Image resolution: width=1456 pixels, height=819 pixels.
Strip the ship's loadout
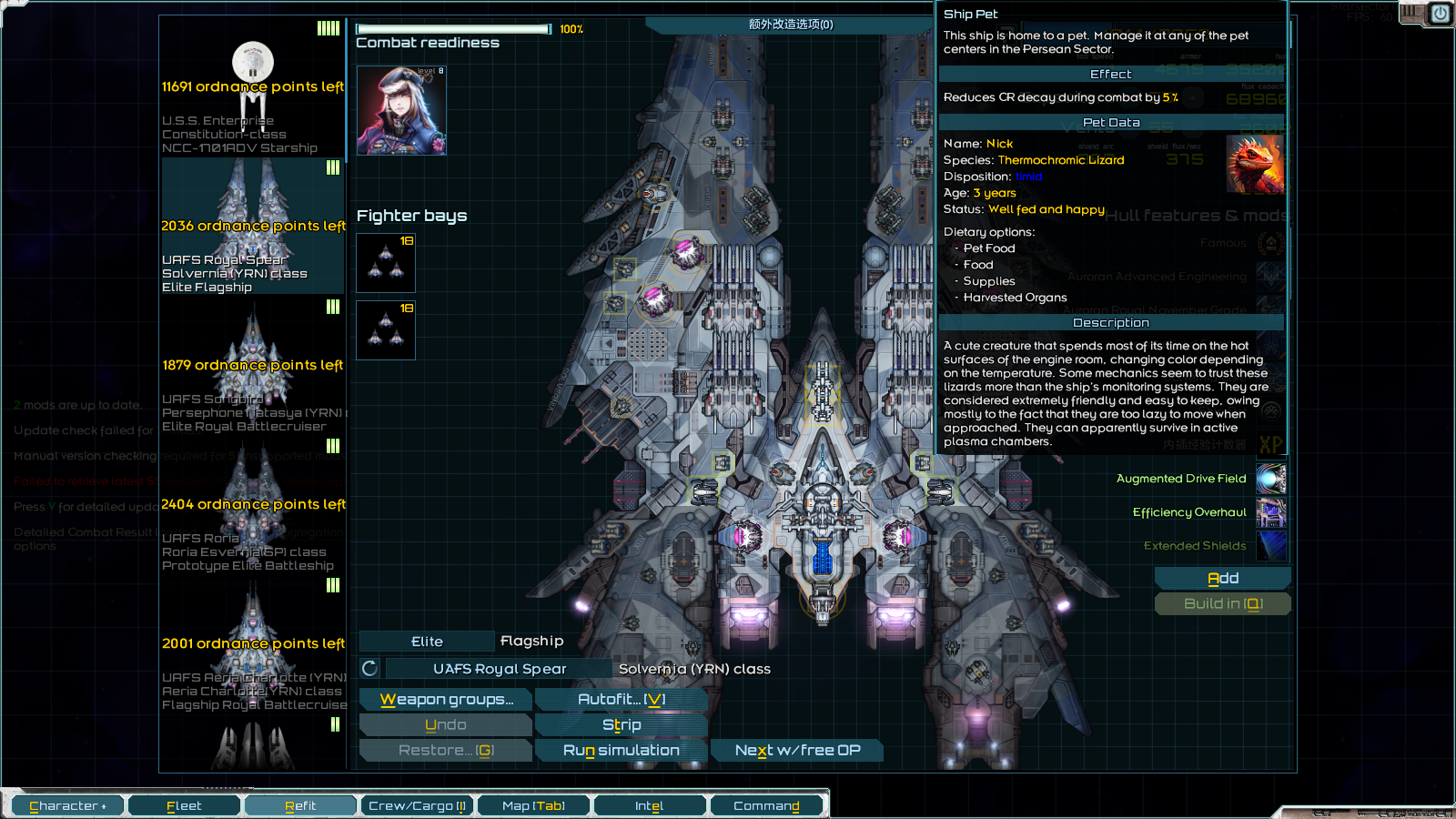click(x=622, y=724)
